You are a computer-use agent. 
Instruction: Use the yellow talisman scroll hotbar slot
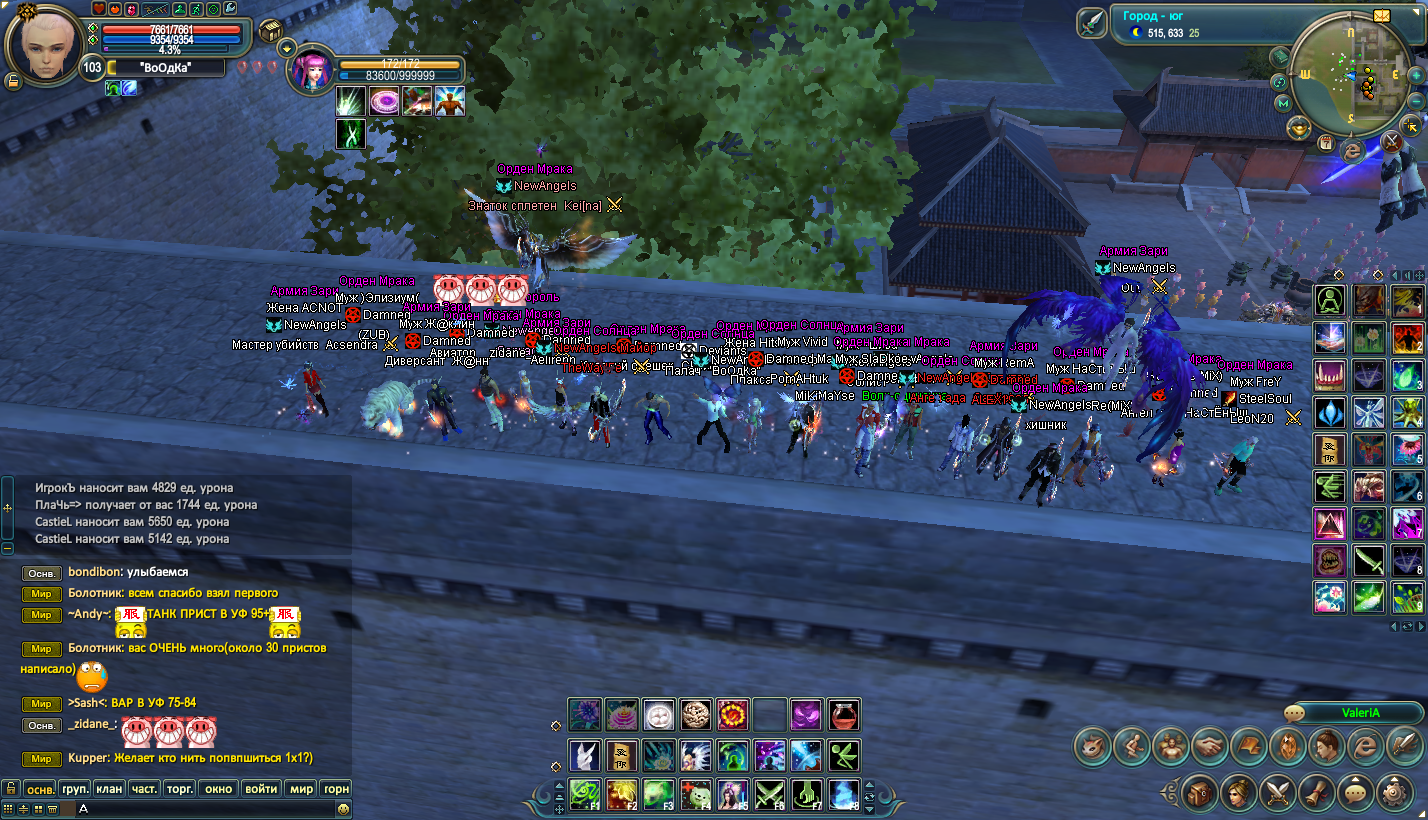click(x=621, y=755)
